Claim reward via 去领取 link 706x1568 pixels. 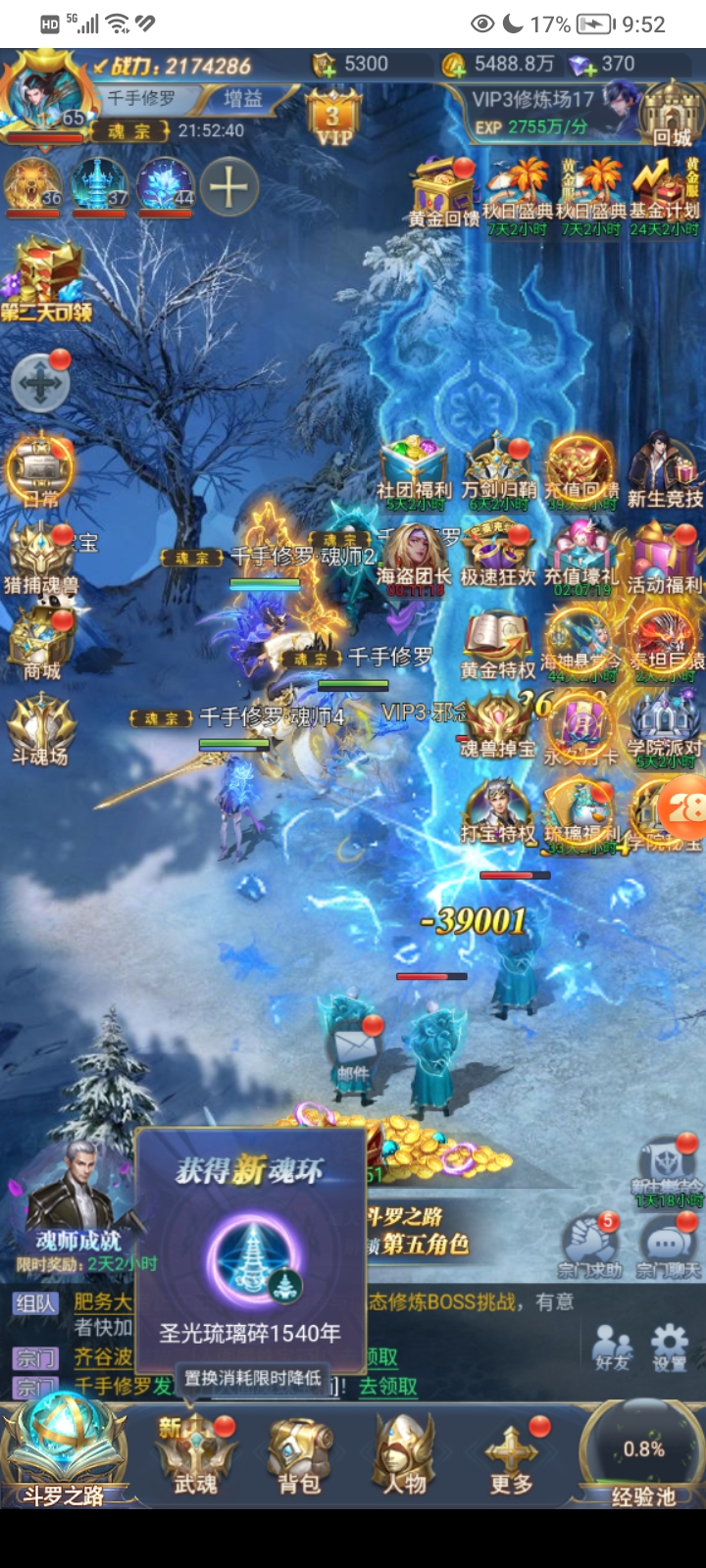point(388,1386)
